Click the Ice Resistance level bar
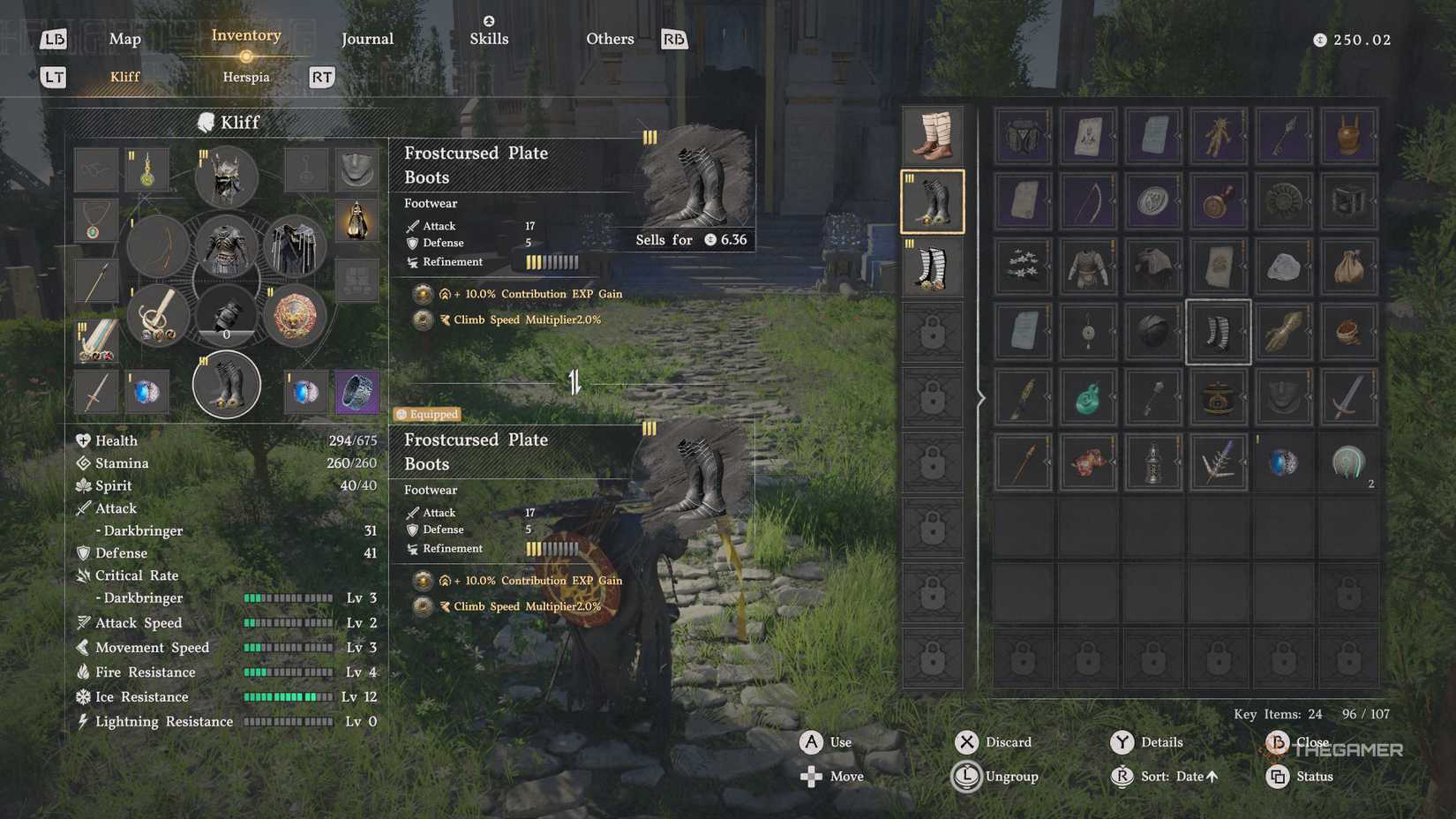This screenshot has width=1456, height=819. tap(288, 696)
